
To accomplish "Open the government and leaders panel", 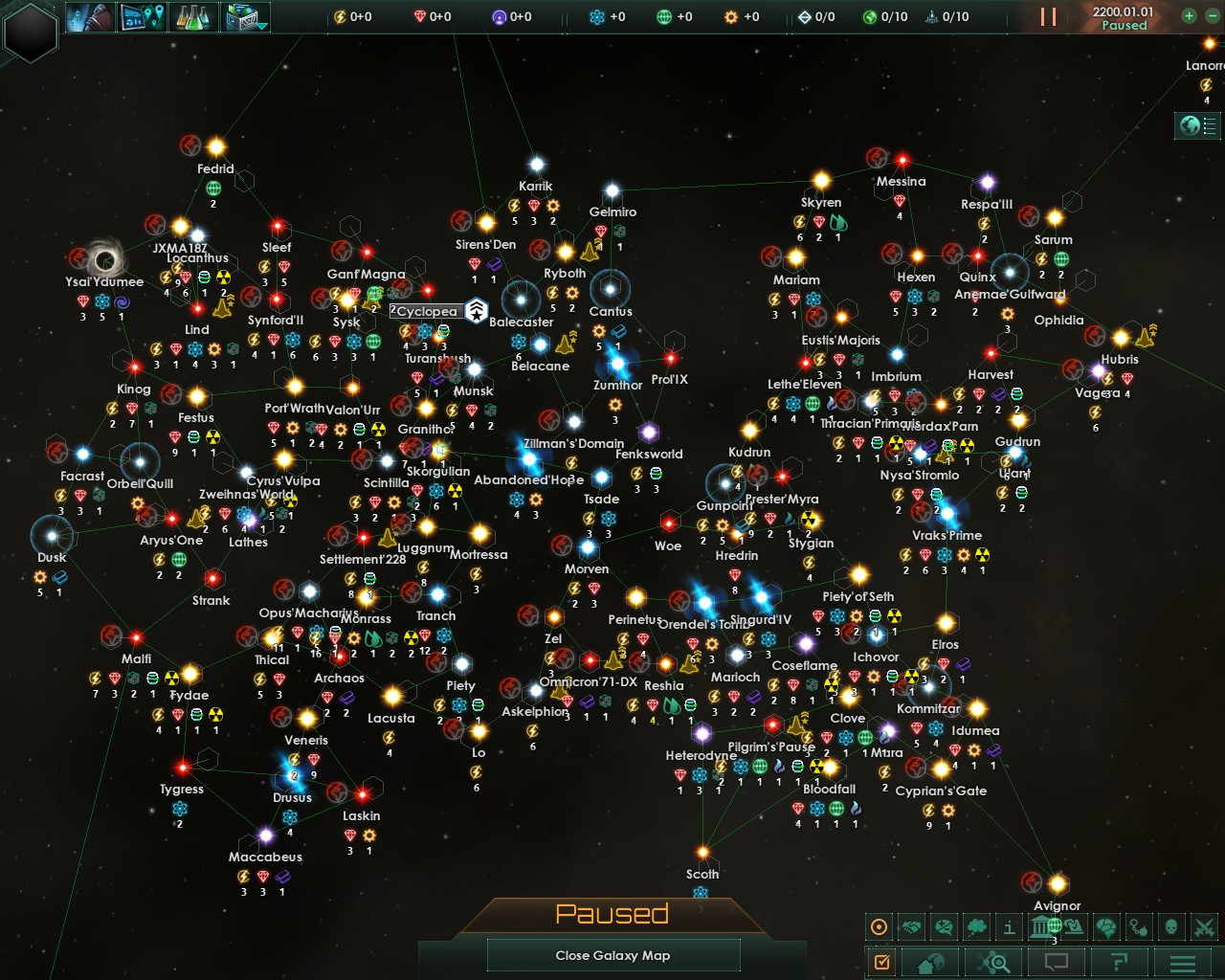I will coord(92,17).
